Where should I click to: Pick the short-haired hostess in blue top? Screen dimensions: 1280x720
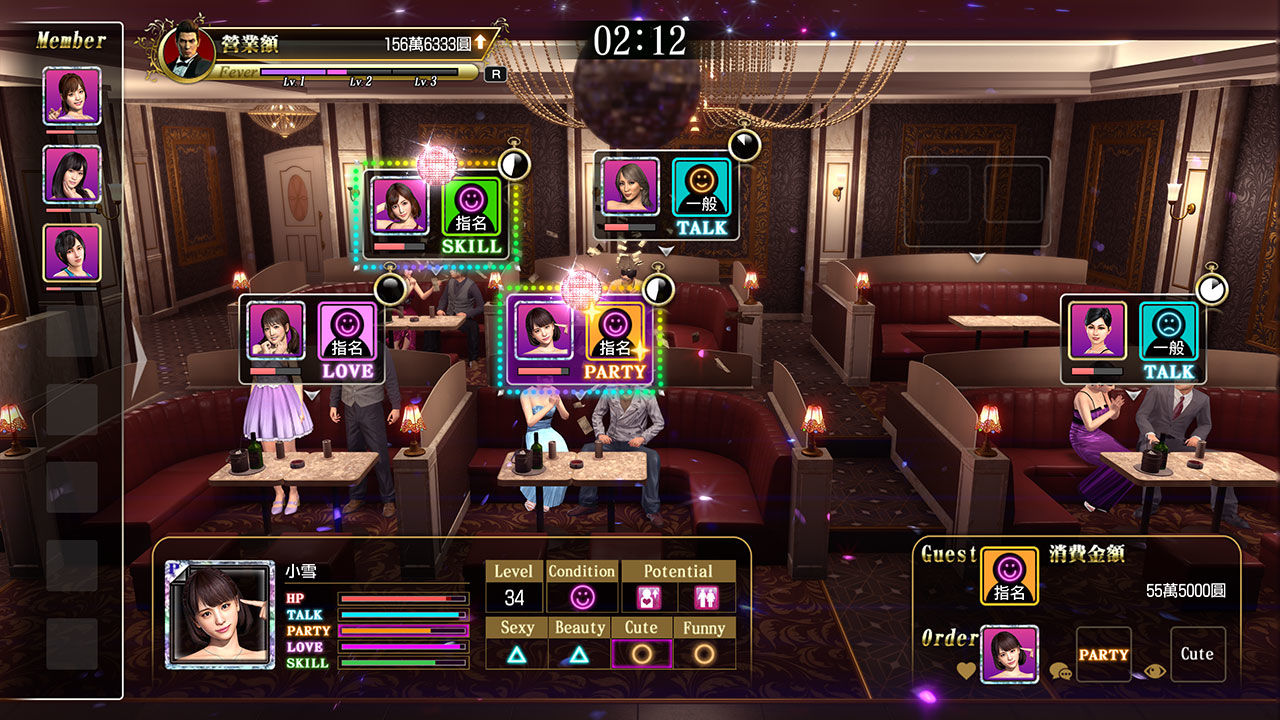72,253
